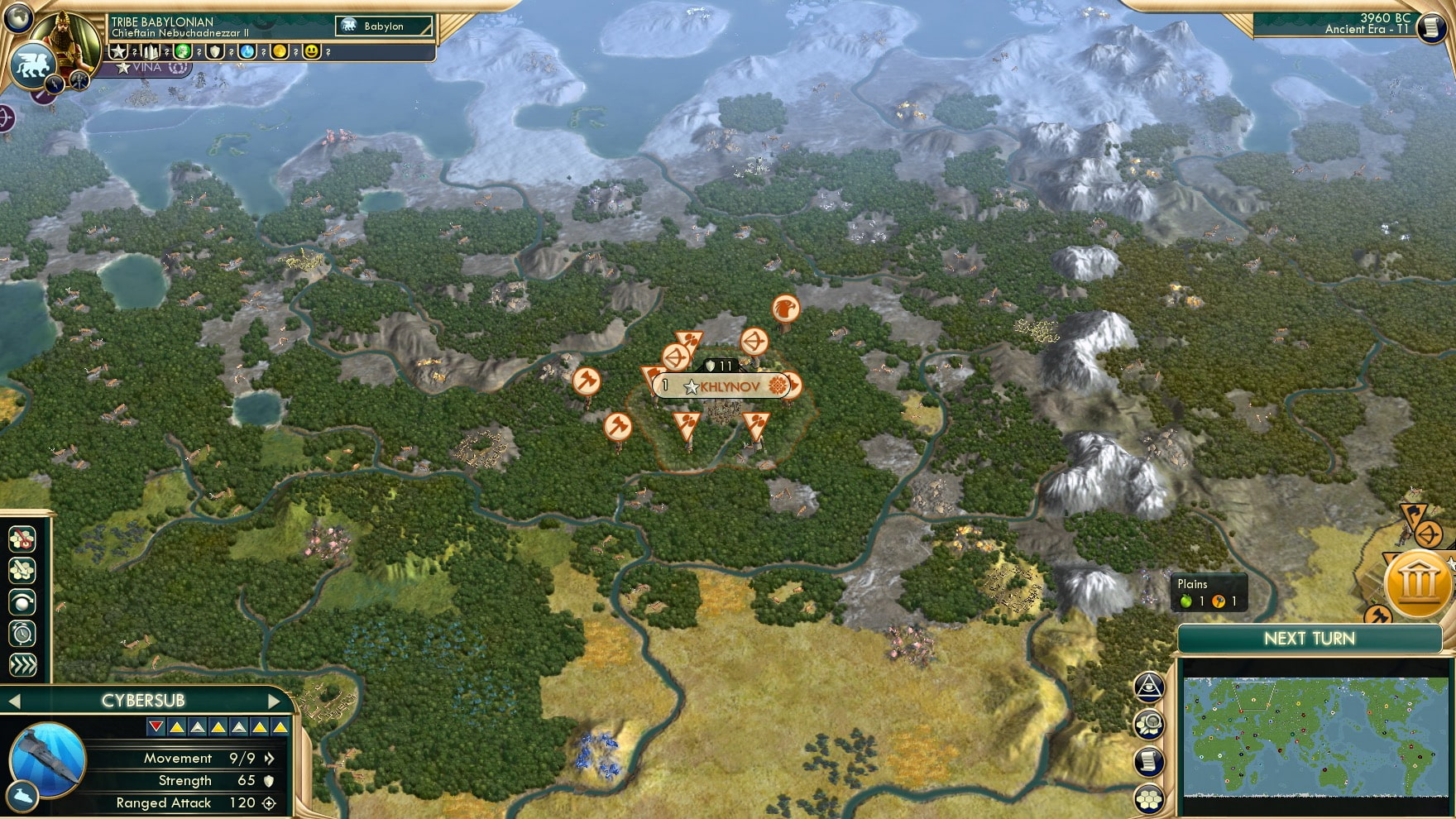The width and height of the screenshot is (1456, 819).
Task: Toggle the turn timer alarm clock icon
Action: click(x=22, y=632)
